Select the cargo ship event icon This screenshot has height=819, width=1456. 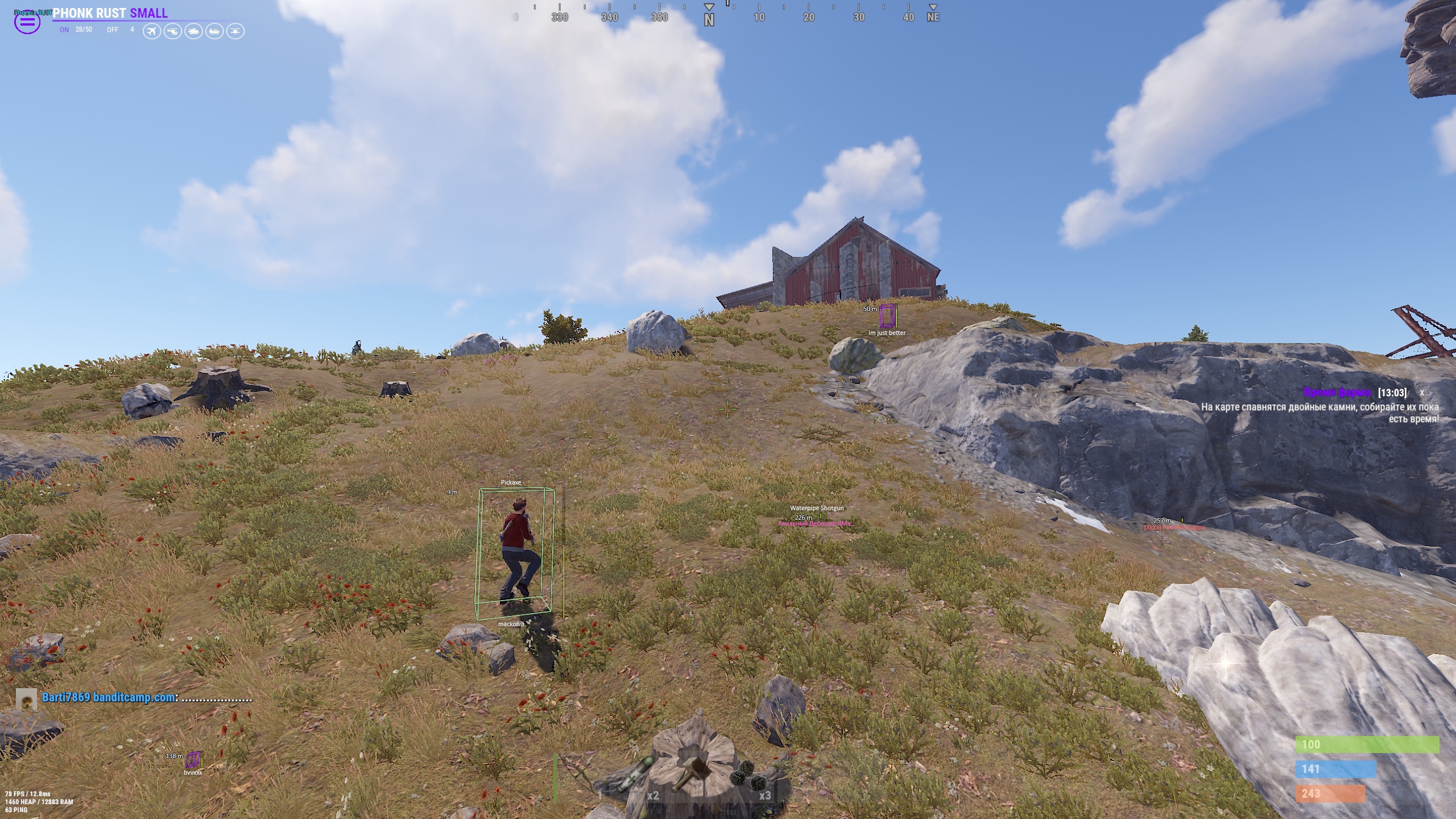(214, 31)
